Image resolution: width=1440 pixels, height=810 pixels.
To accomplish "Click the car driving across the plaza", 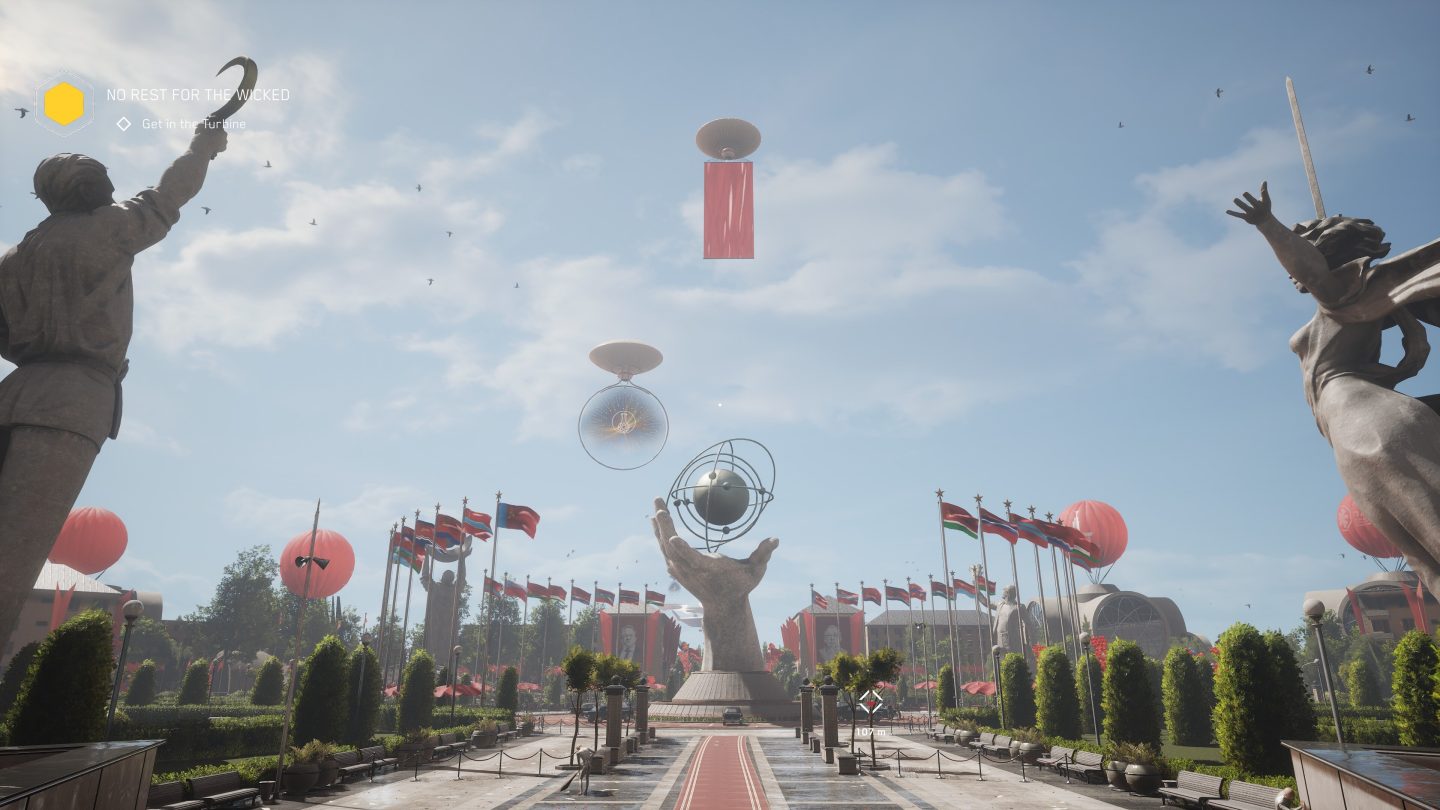I will click(x=733, y=716).
